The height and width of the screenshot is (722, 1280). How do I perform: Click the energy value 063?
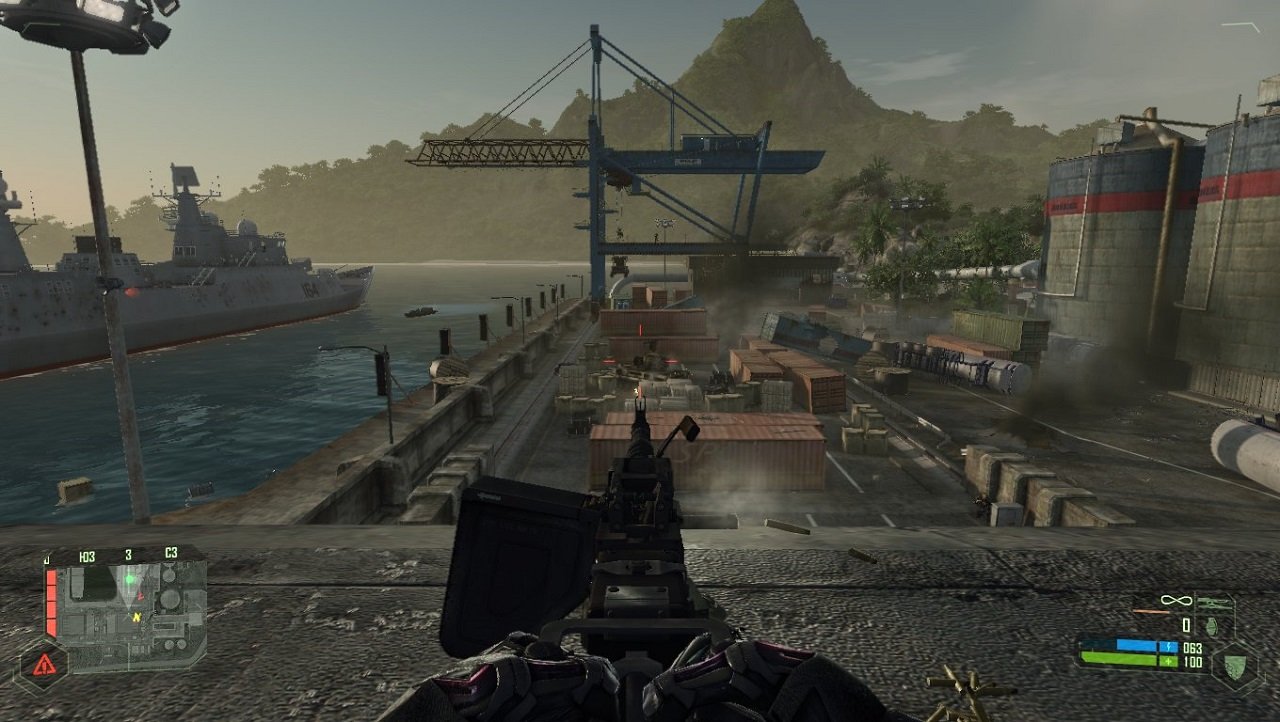click(x=1192, y=646)
